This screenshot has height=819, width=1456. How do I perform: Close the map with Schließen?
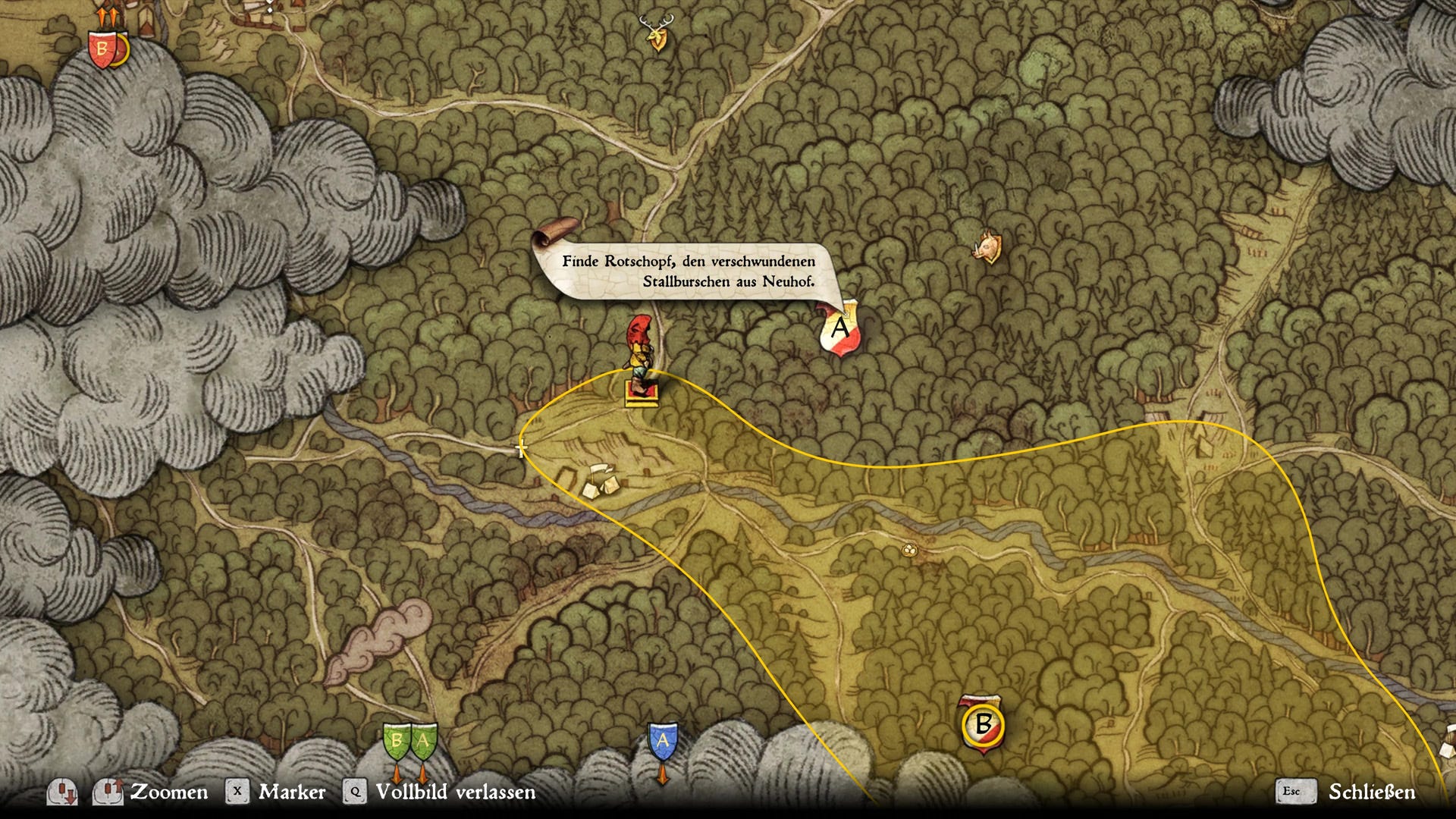[x=1371, y=792]
